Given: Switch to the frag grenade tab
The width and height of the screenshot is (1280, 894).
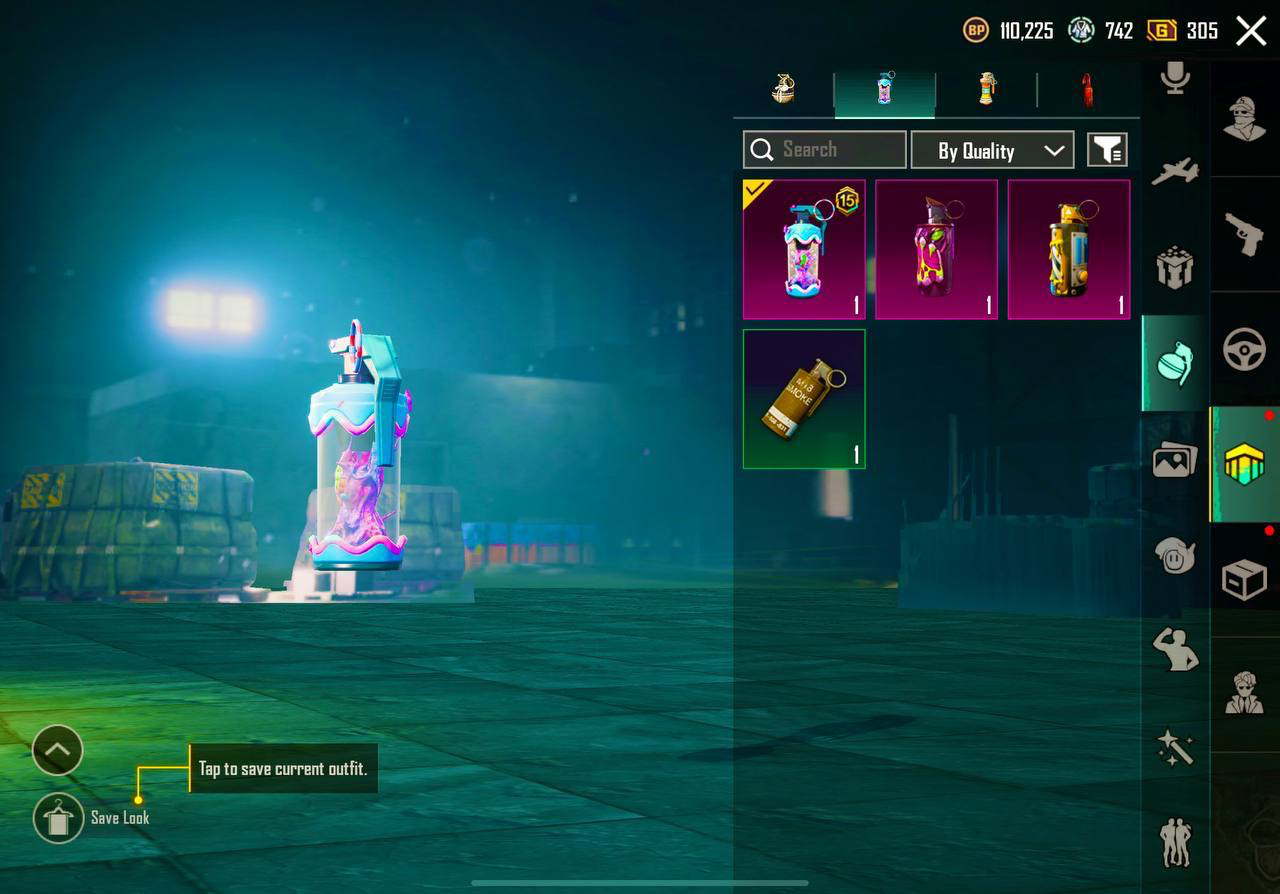Looking at the screenshot, I should click(783, 90).
